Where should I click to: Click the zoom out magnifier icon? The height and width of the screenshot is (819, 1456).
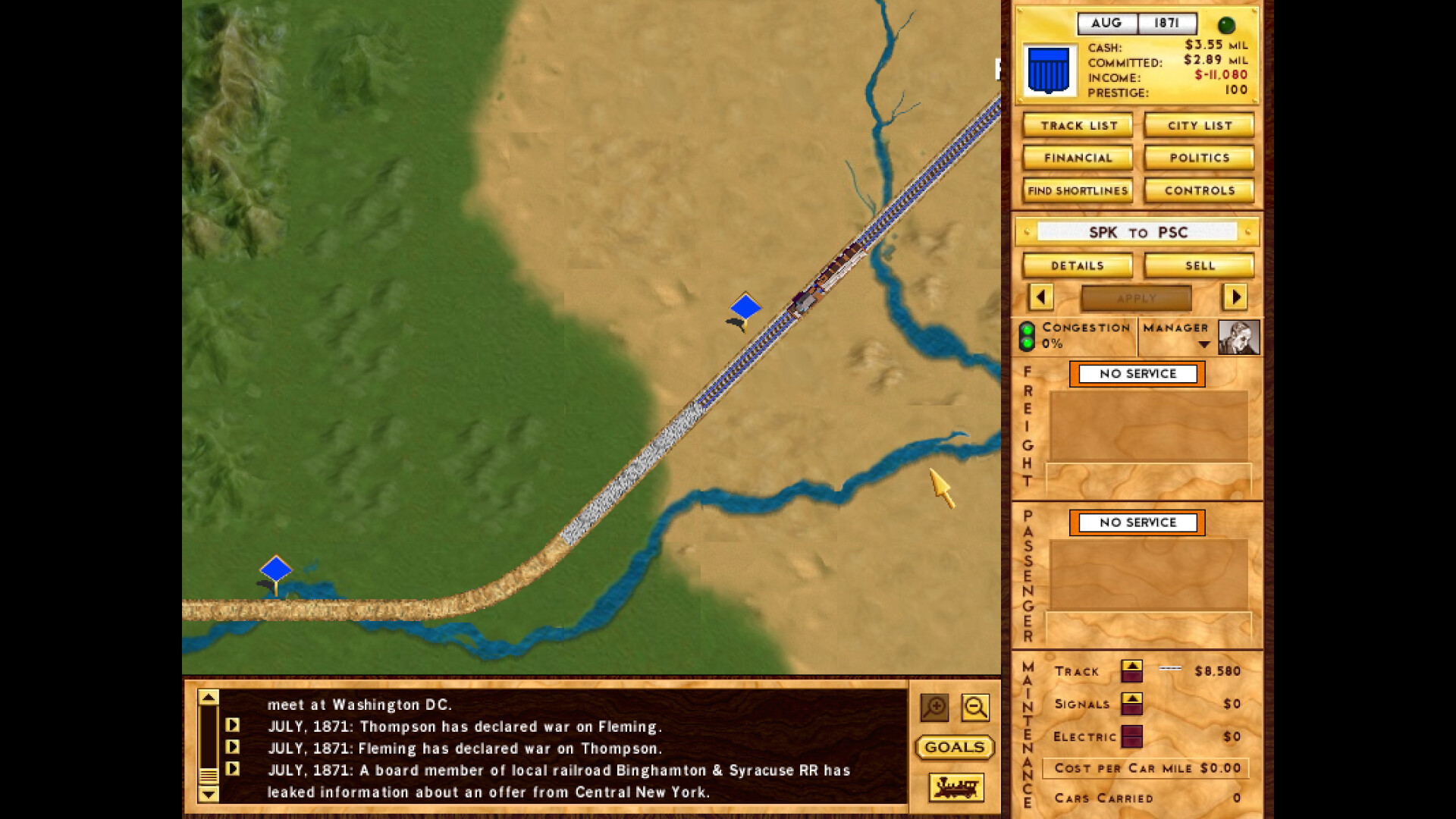point(975,708)
